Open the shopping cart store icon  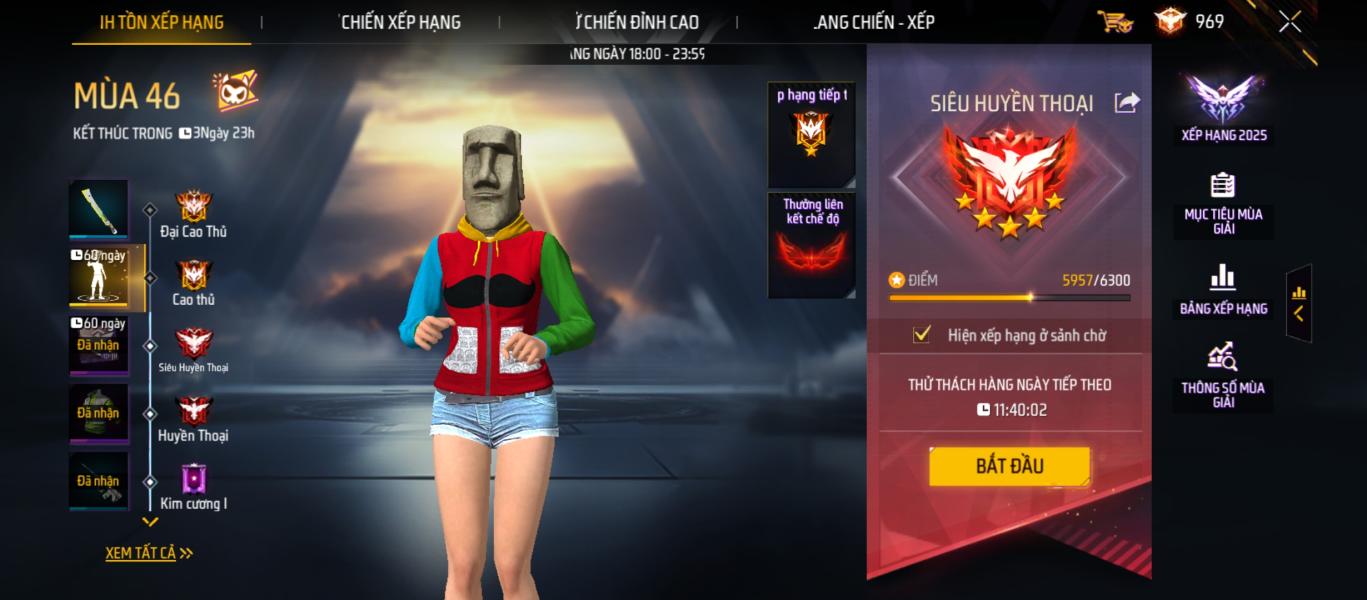(x=1114, y=21)
